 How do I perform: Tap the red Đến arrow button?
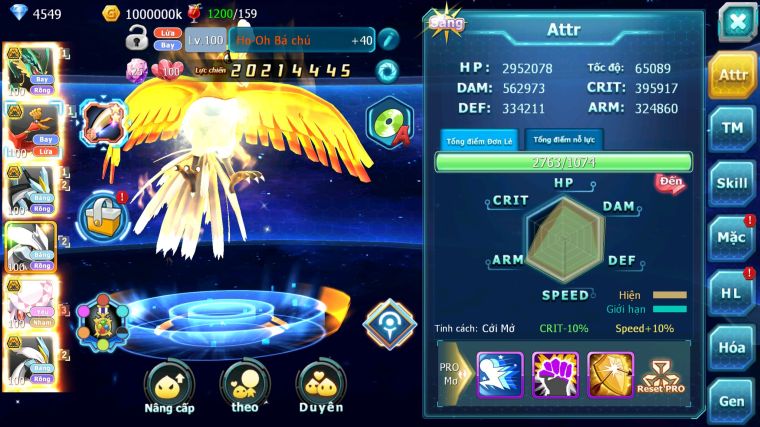[x=669, y=183]
